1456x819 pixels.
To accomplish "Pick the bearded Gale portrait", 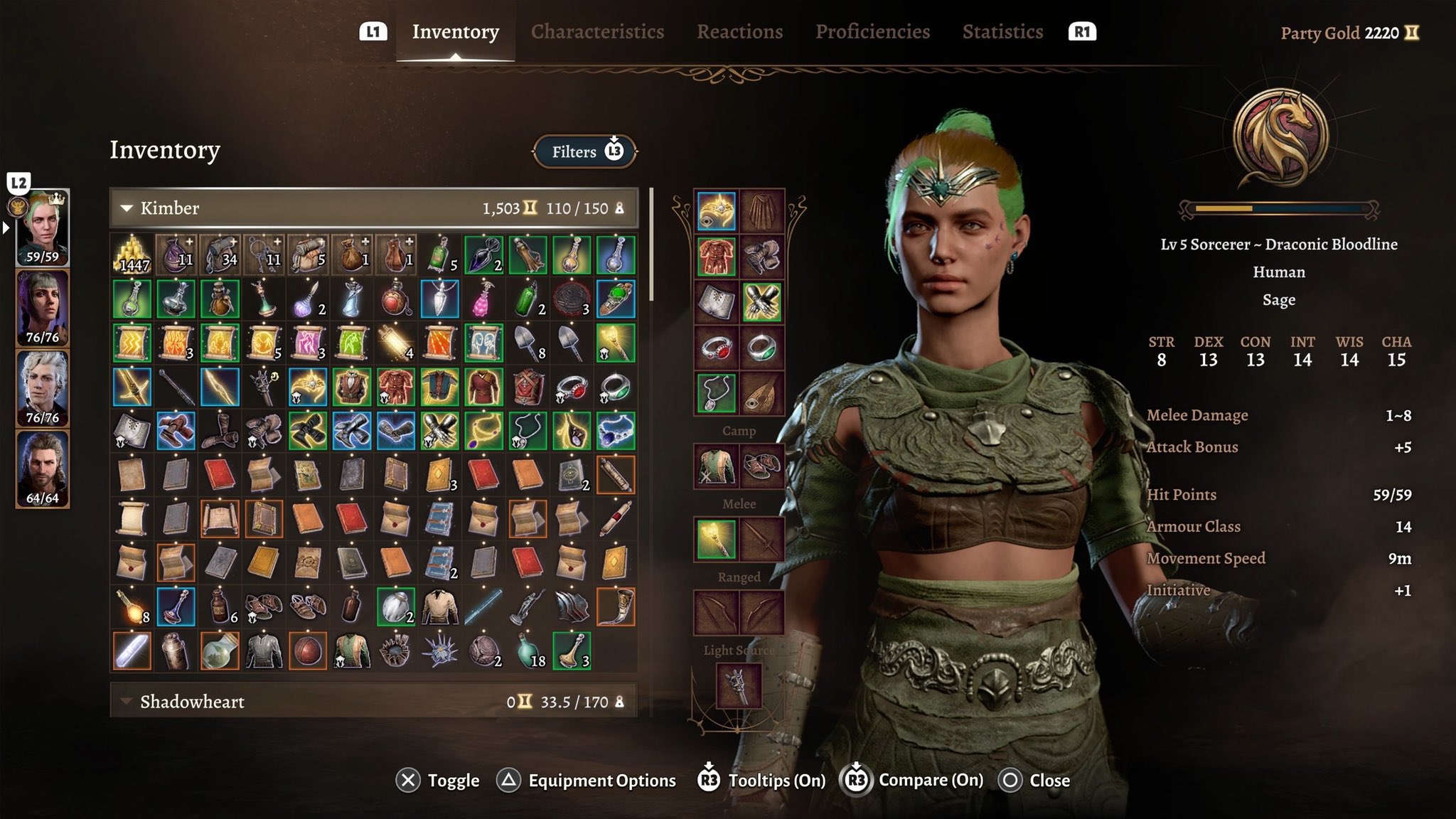I will [43, 469].
